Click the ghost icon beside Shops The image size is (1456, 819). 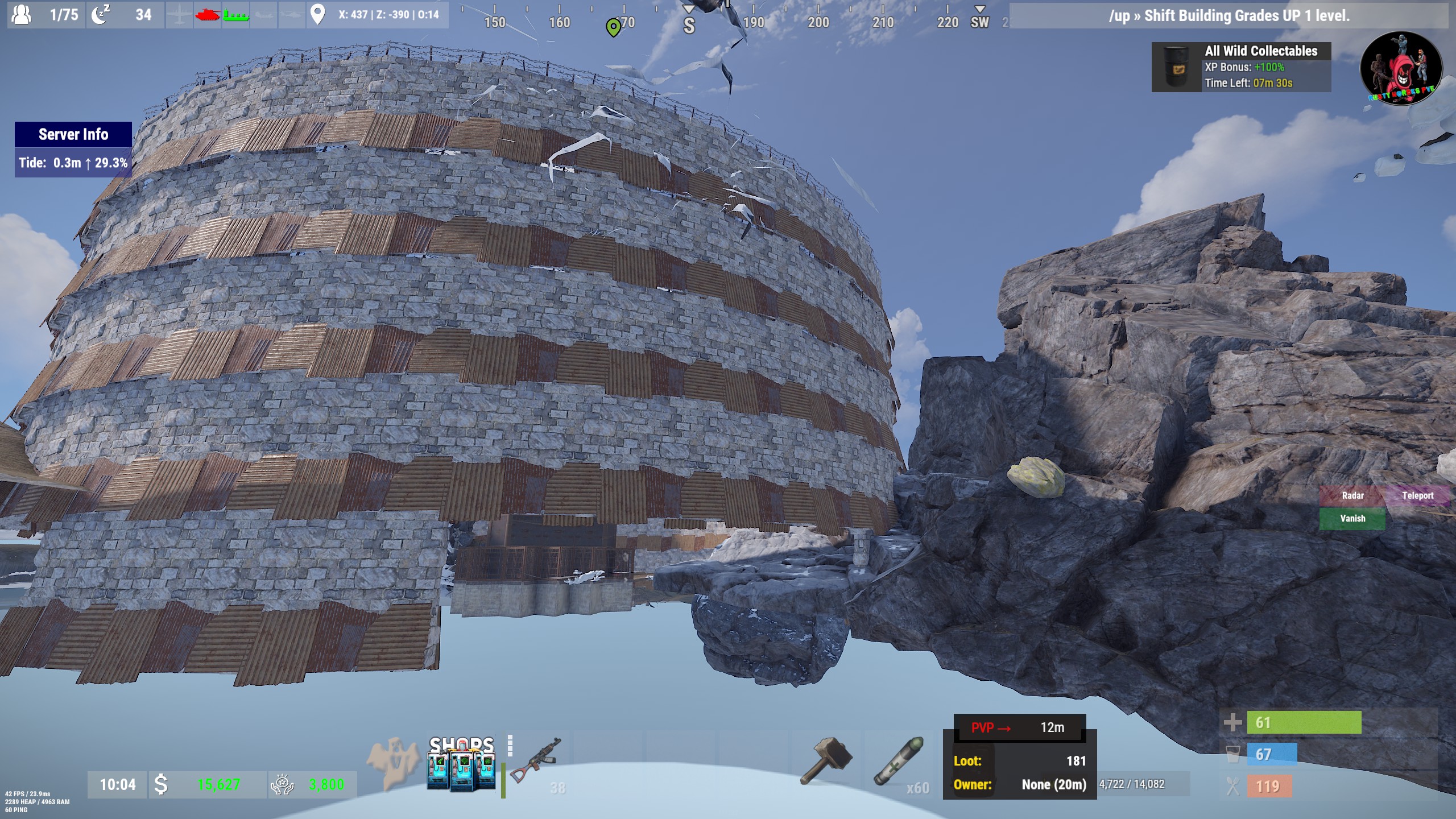(392, 762)
